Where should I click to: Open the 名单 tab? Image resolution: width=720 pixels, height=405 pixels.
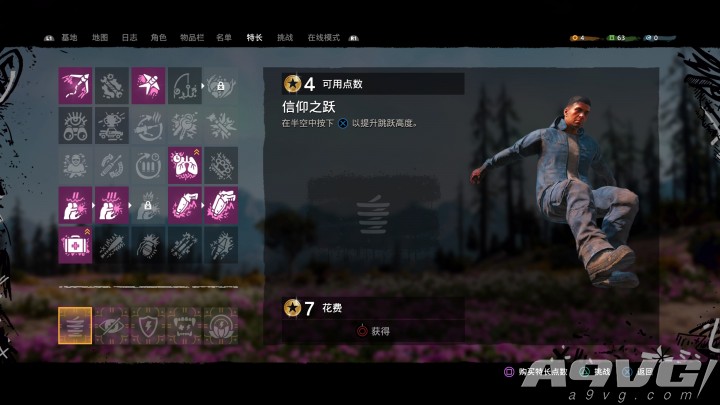[224, 38]
